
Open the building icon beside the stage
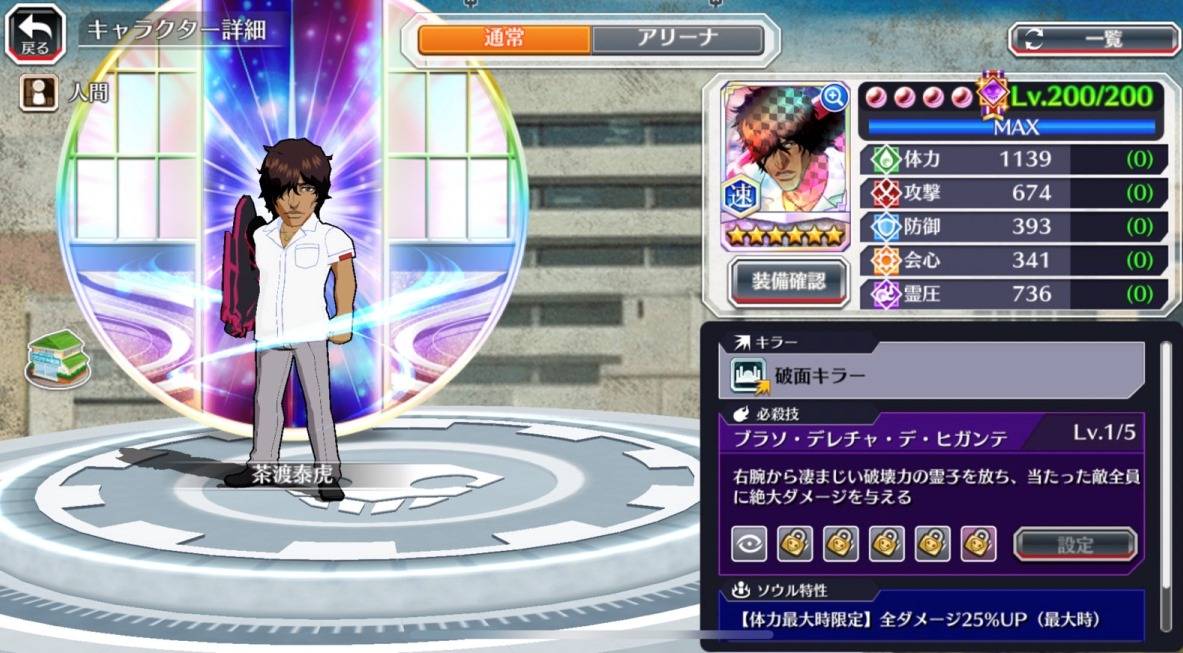[58, 356]
